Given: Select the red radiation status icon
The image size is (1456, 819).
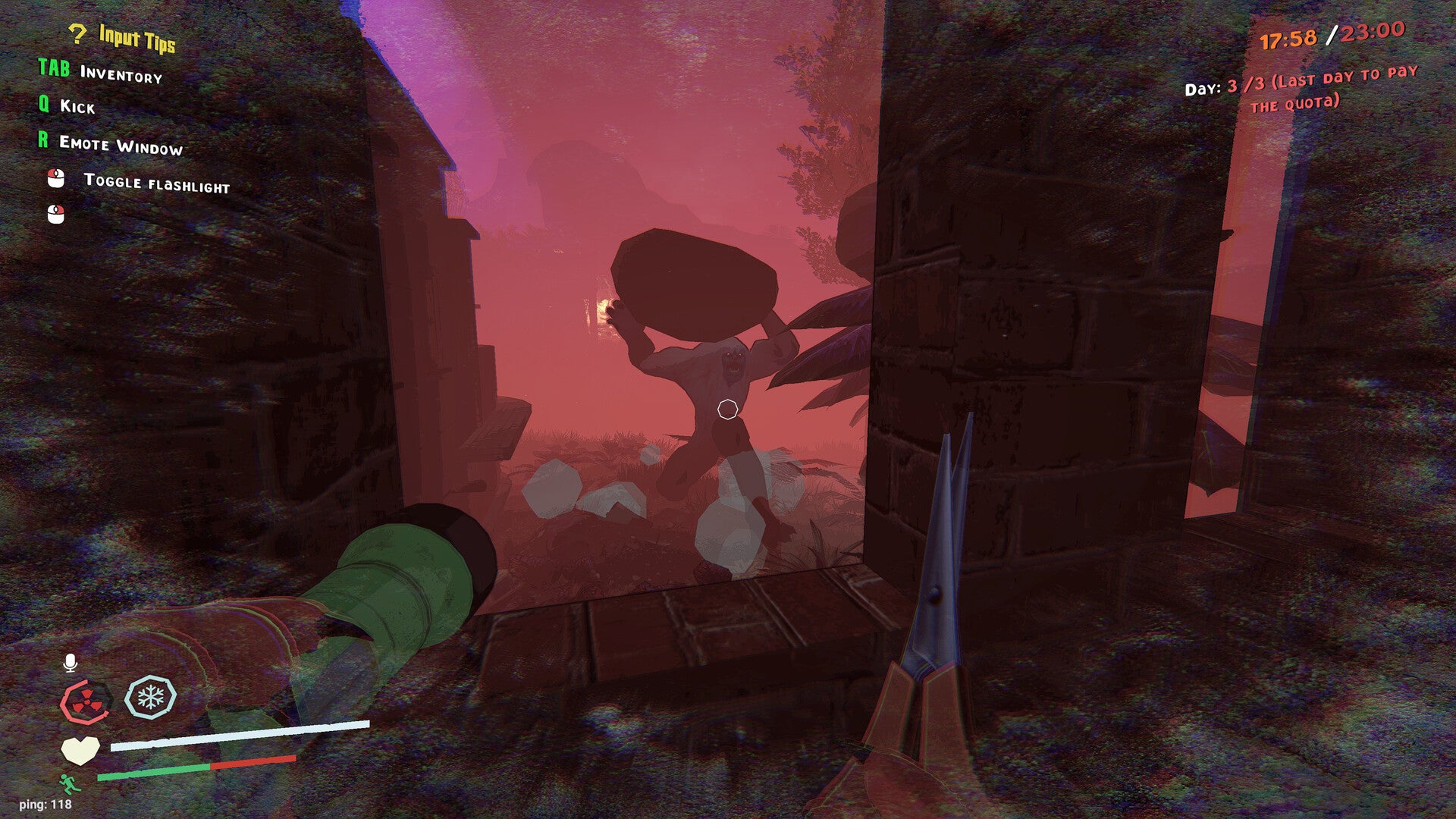Looking at the screenshot, I should pyautogui.click(x=86, y=701).
